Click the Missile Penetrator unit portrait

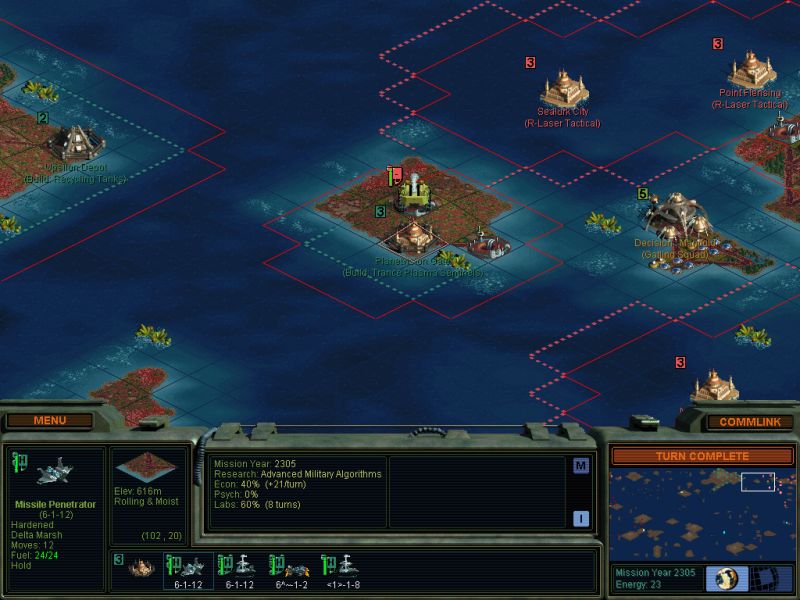(x=52, y=474)
